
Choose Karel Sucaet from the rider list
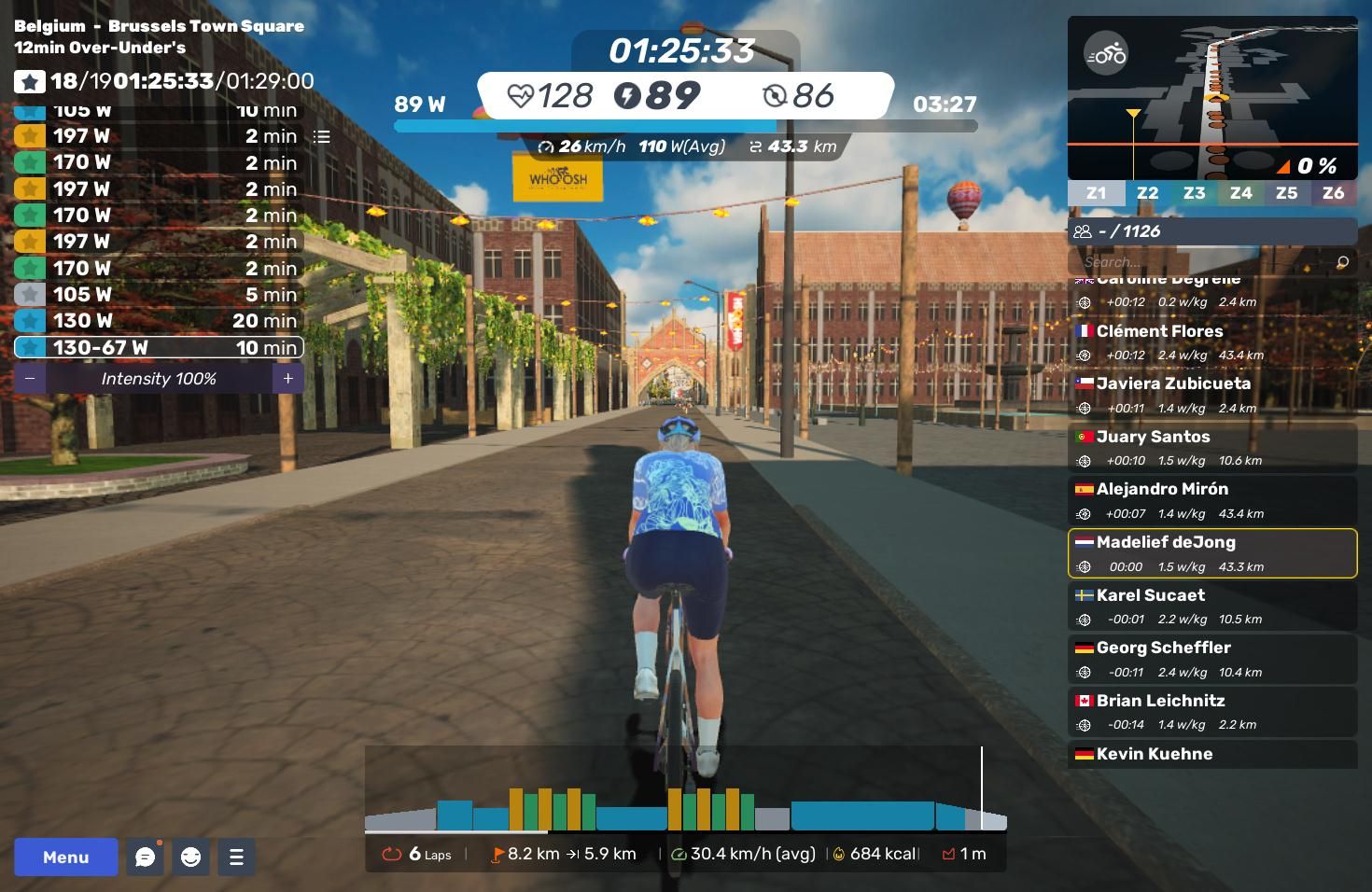pyautogui.click(x=1211, y=606)
